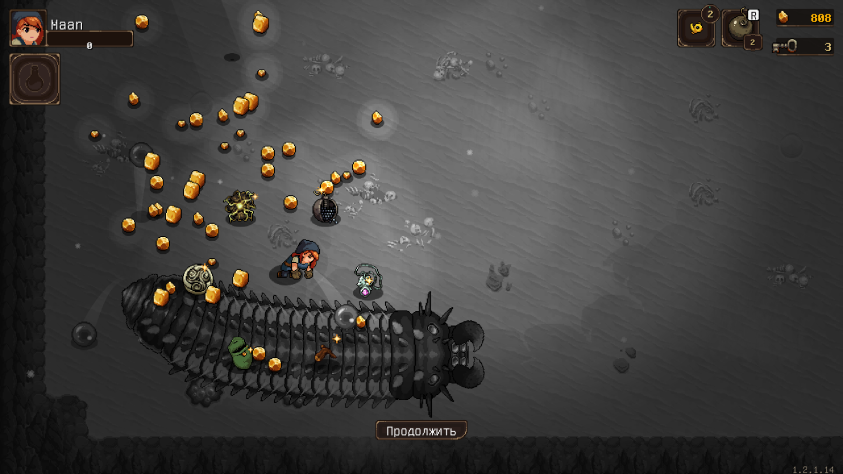Select the empty potion slot
Screen dimensions: 843x474
click(x=35, y=79)
